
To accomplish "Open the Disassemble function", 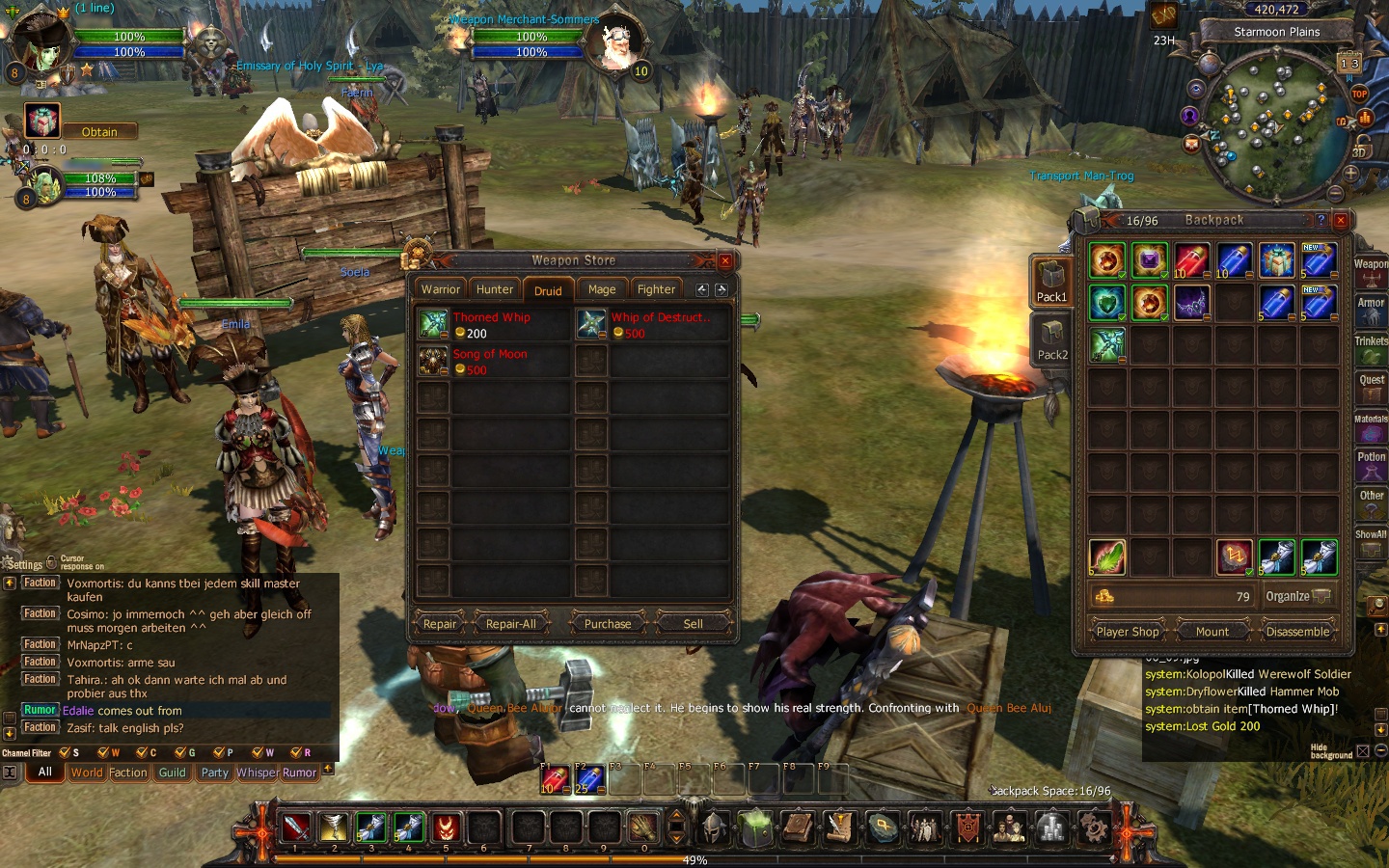I will [1297, 632].
